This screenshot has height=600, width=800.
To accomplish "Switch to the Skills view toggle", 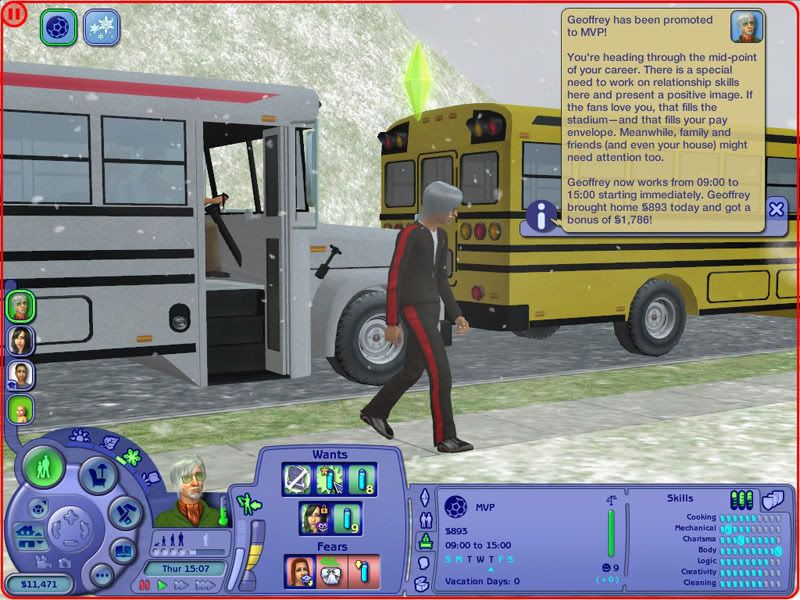I will 741,498.
